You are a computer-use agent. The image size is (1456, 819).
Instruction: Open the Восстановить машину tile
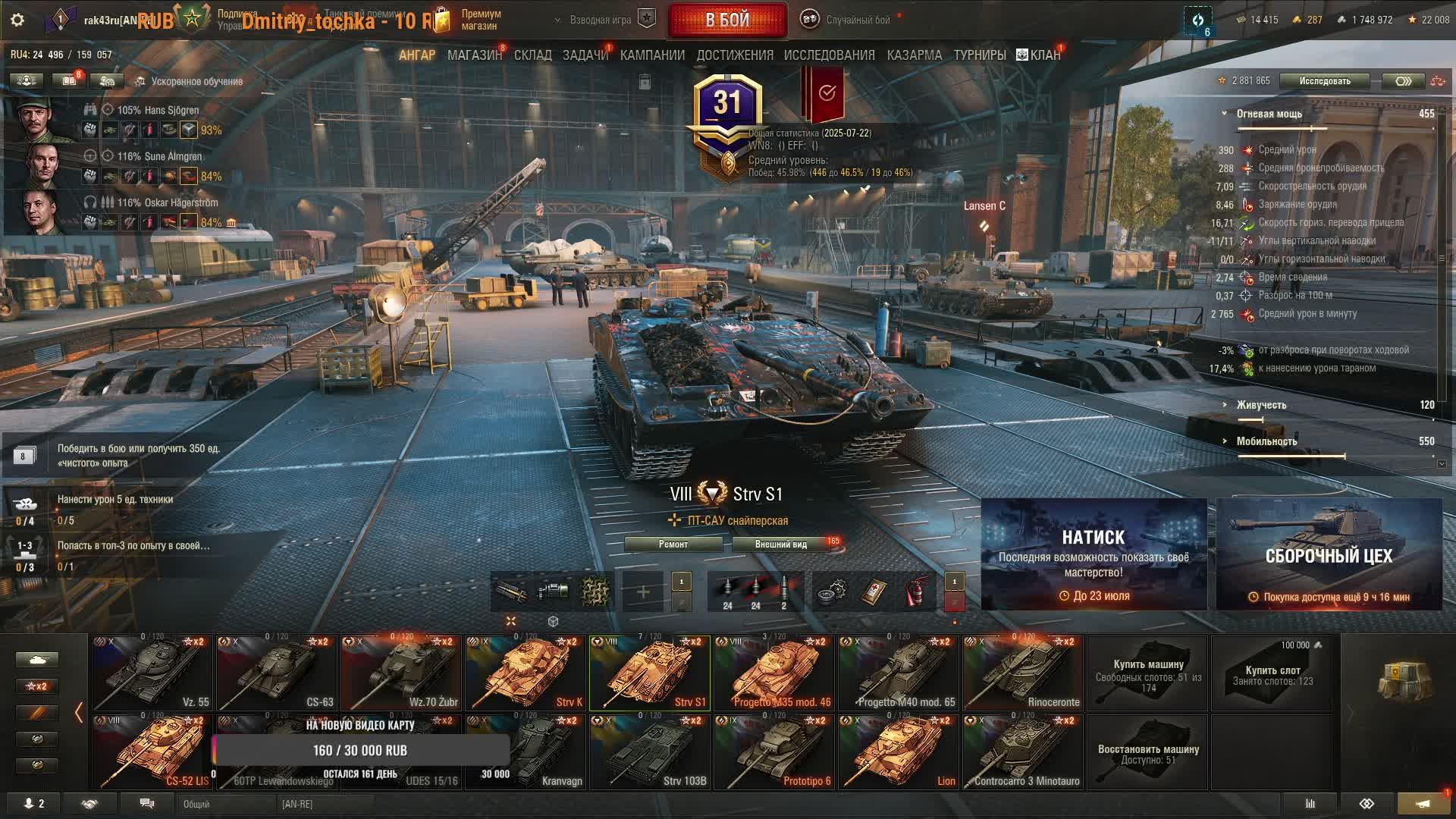pyautogui.click(x=1147, y=753)
